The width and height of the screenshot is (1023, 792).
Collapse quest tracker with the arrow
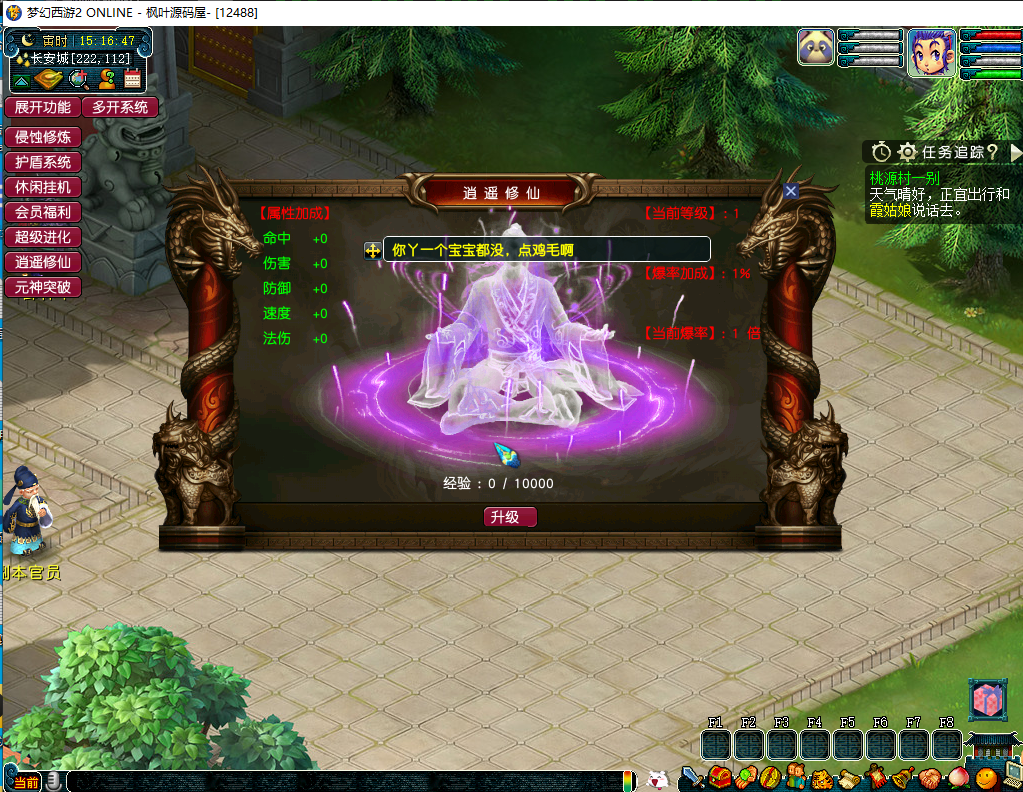1015,152
